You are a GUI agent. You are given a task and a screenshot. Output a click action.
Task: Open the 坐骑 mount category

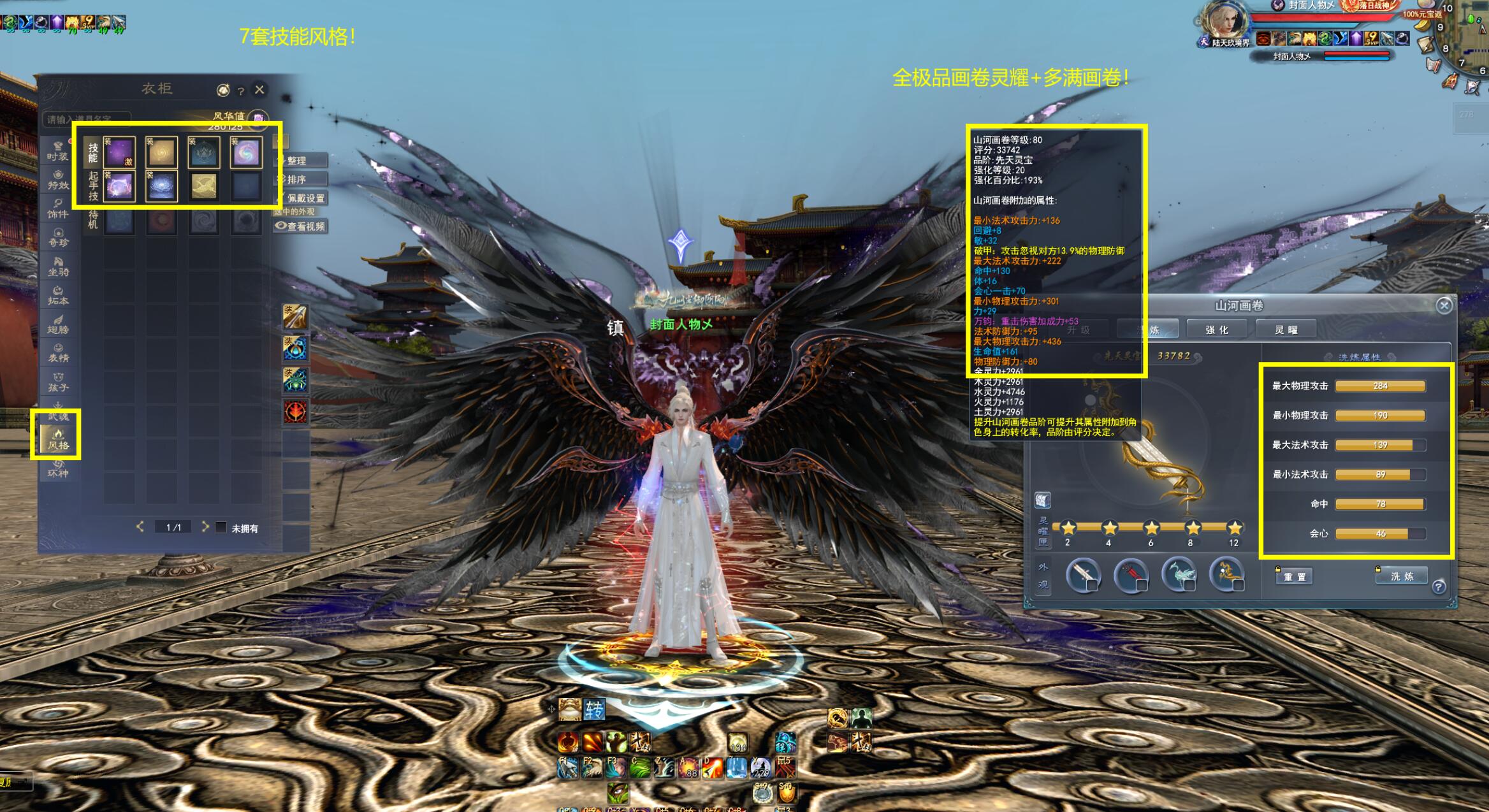(x=58, y=266)
